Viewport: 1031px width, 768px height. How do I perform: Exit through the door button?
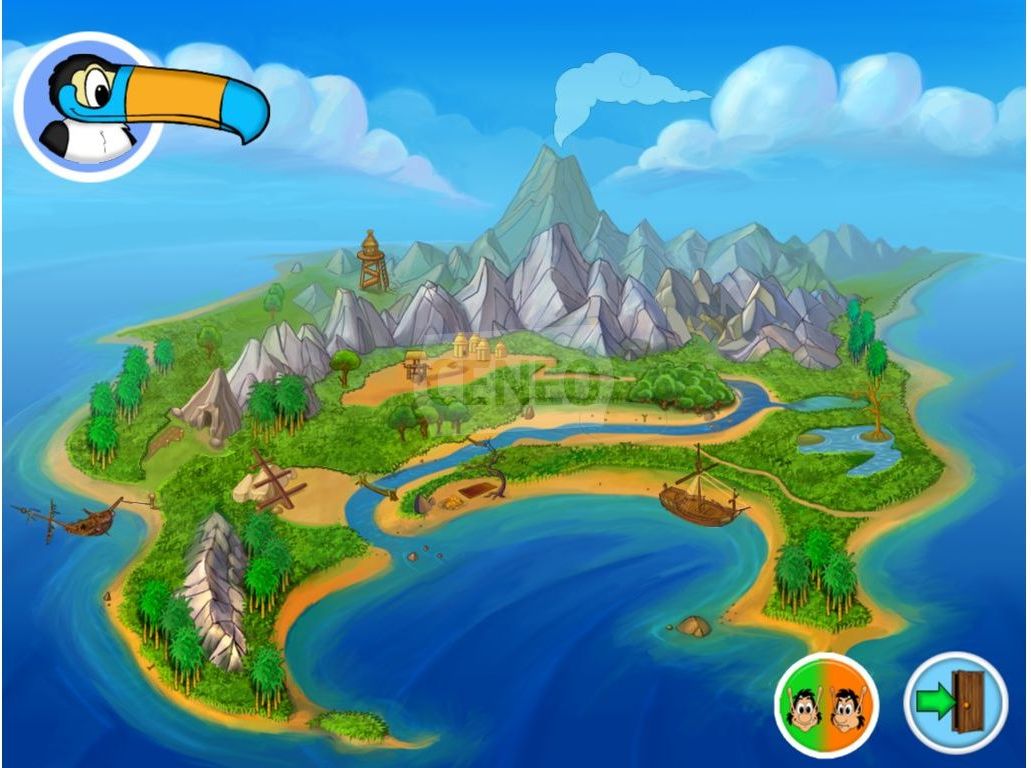(955, 702)
